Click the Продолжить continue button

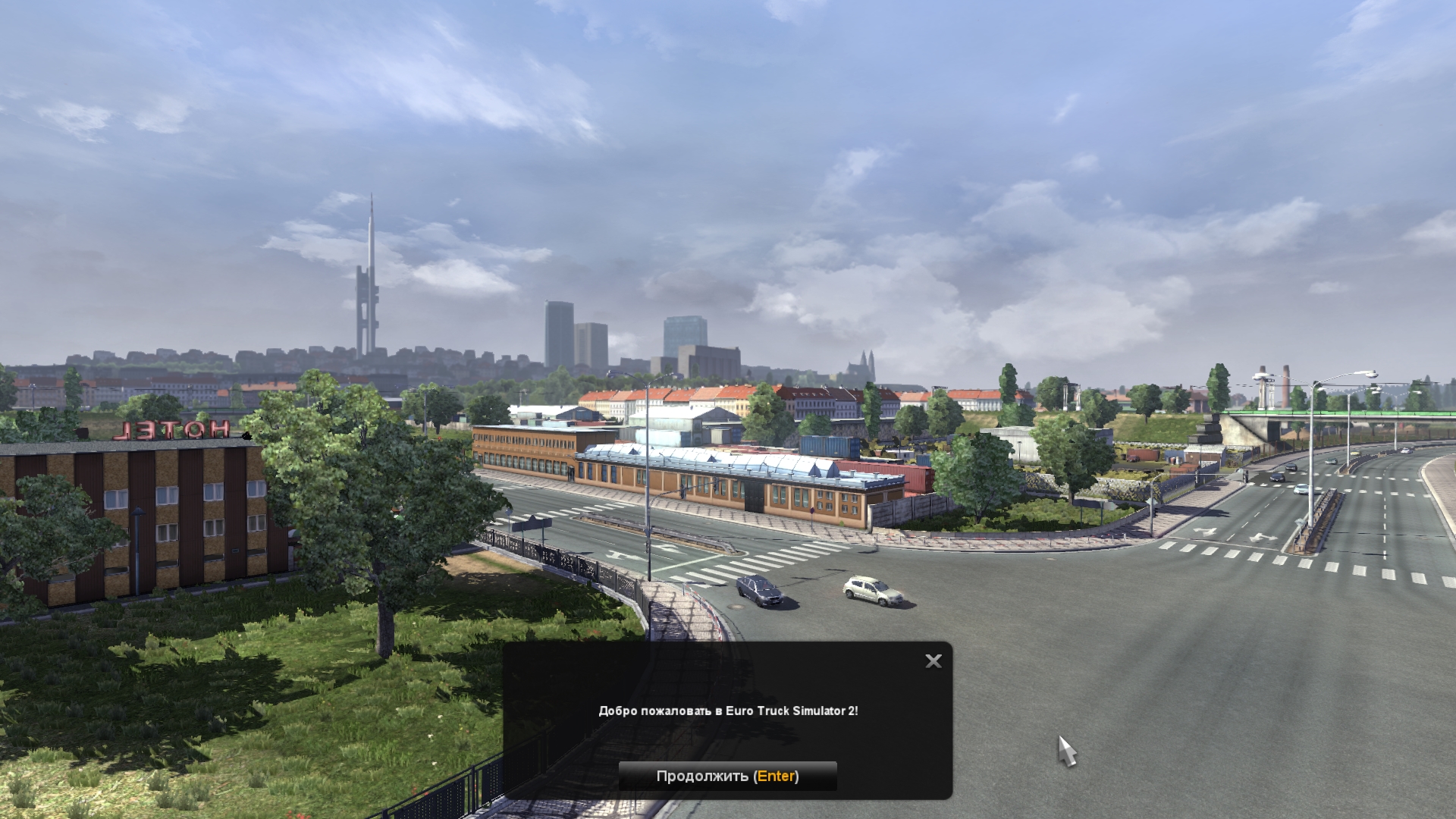pyautogui.click(x=727, y=776)
